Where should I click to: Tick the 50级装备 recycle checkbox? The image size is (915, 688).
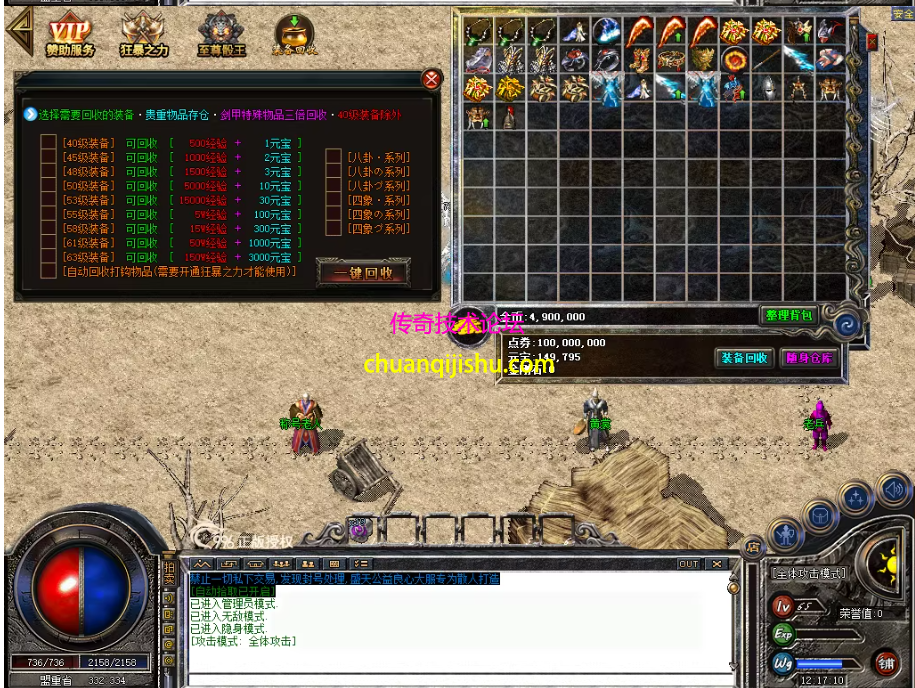coord(48,186)
